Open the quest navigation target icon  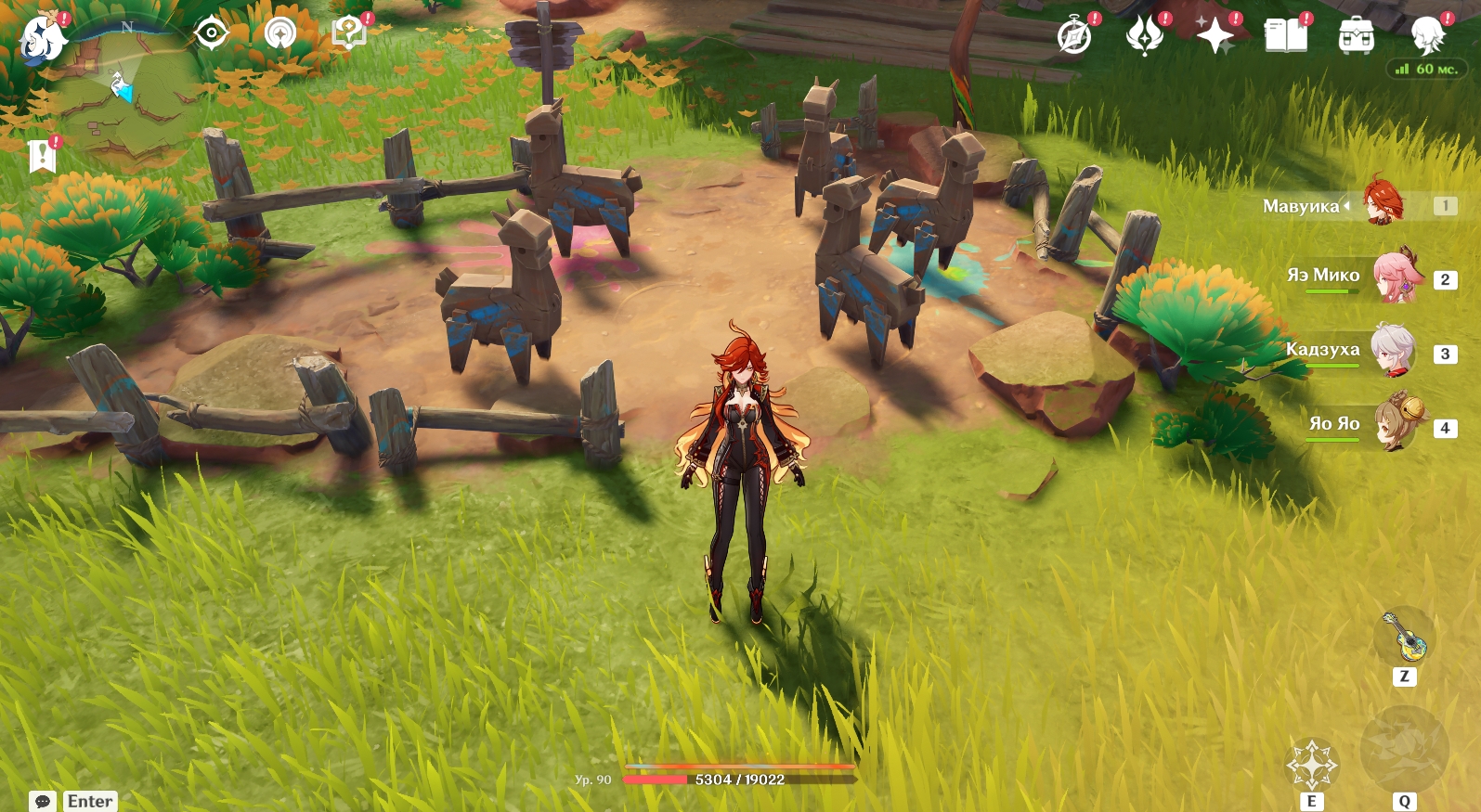[x=212, y=34]
